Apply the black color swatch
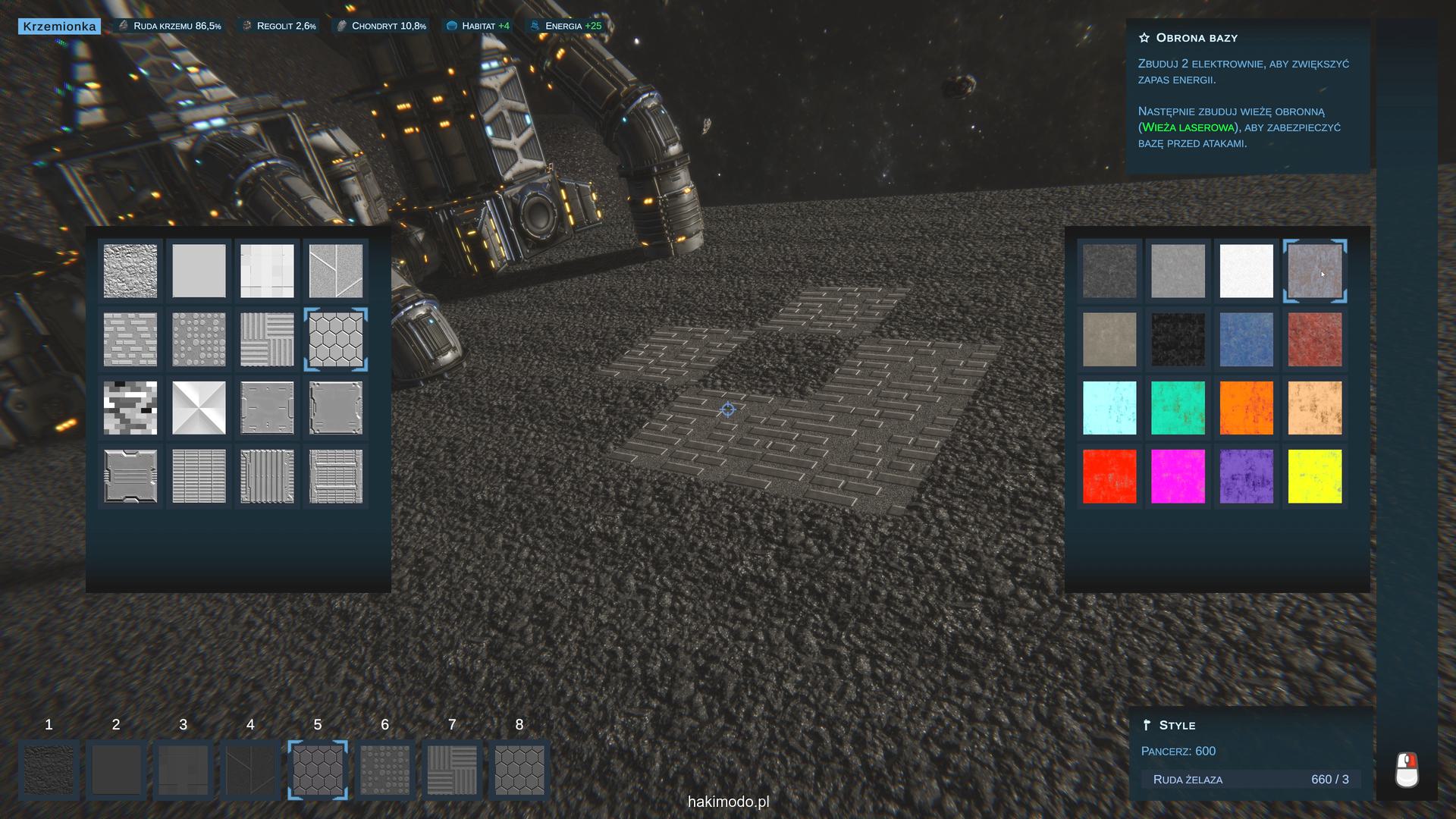Viewport: 1456px width, 819px height. pos(1178,340)
